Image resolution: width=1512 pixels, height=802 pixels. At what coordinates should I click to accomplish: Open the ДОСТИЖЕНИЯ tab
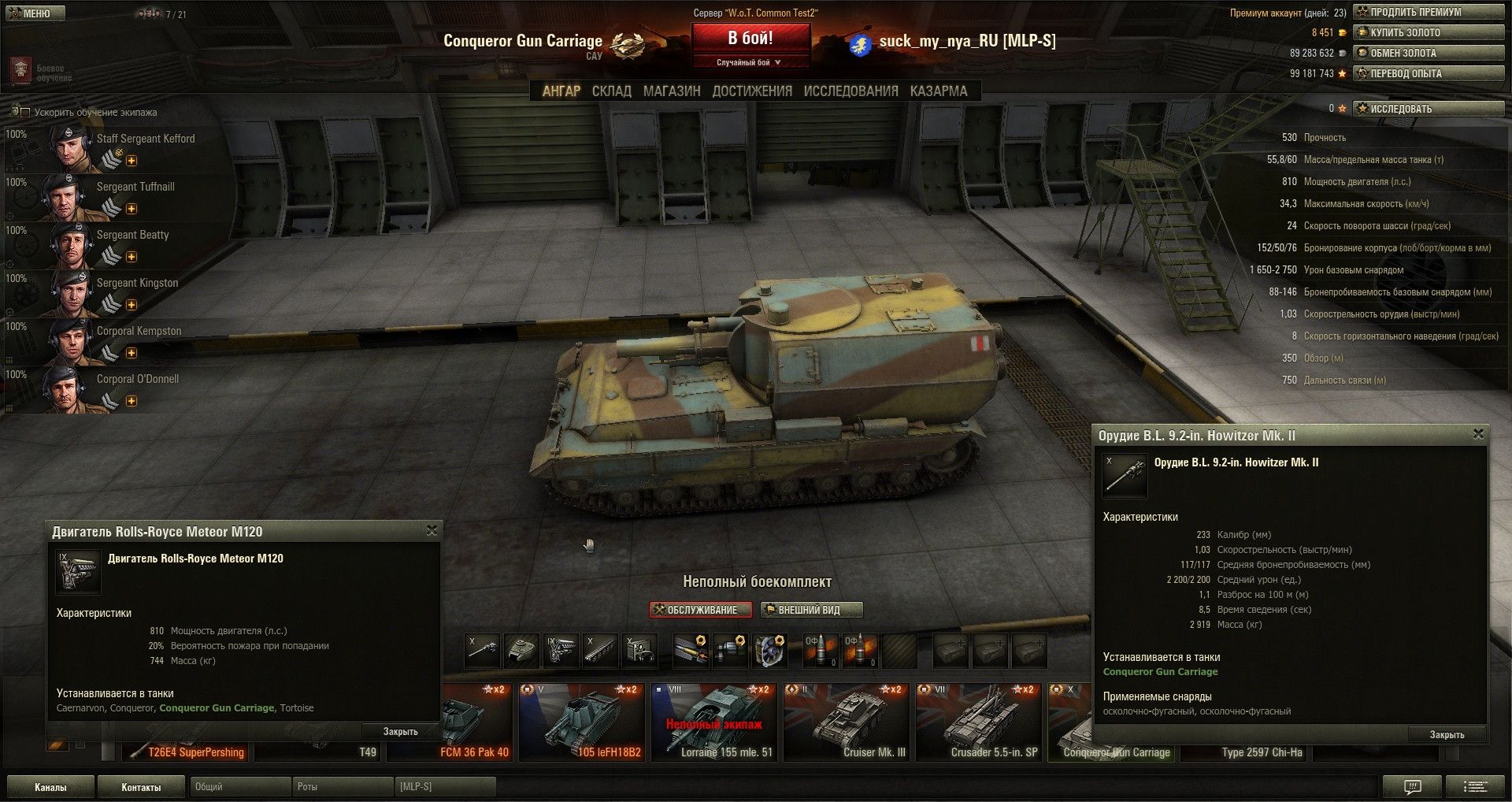click(752, 91)
